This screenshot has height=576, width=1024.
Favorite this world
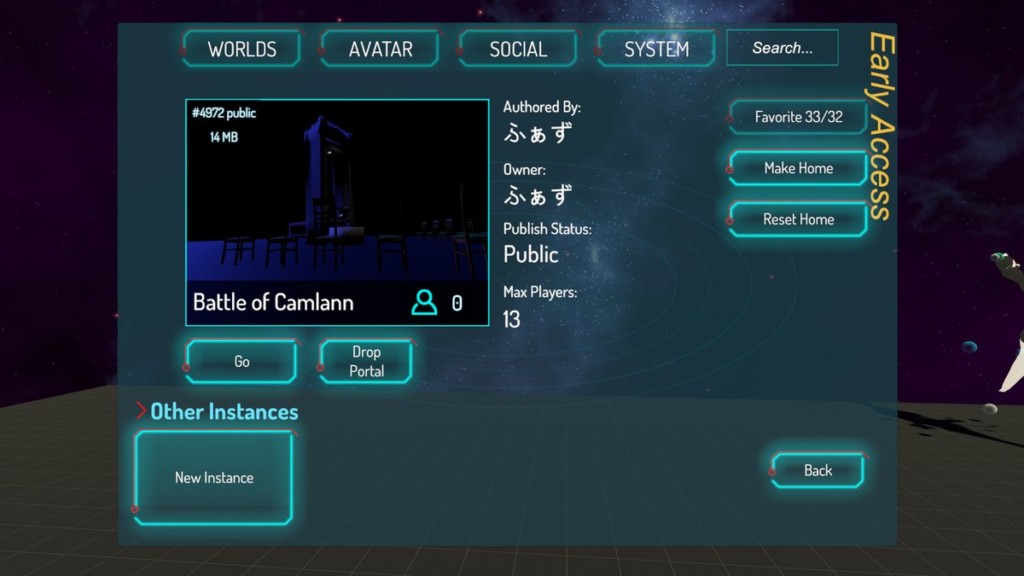click(x=798, y=117)
